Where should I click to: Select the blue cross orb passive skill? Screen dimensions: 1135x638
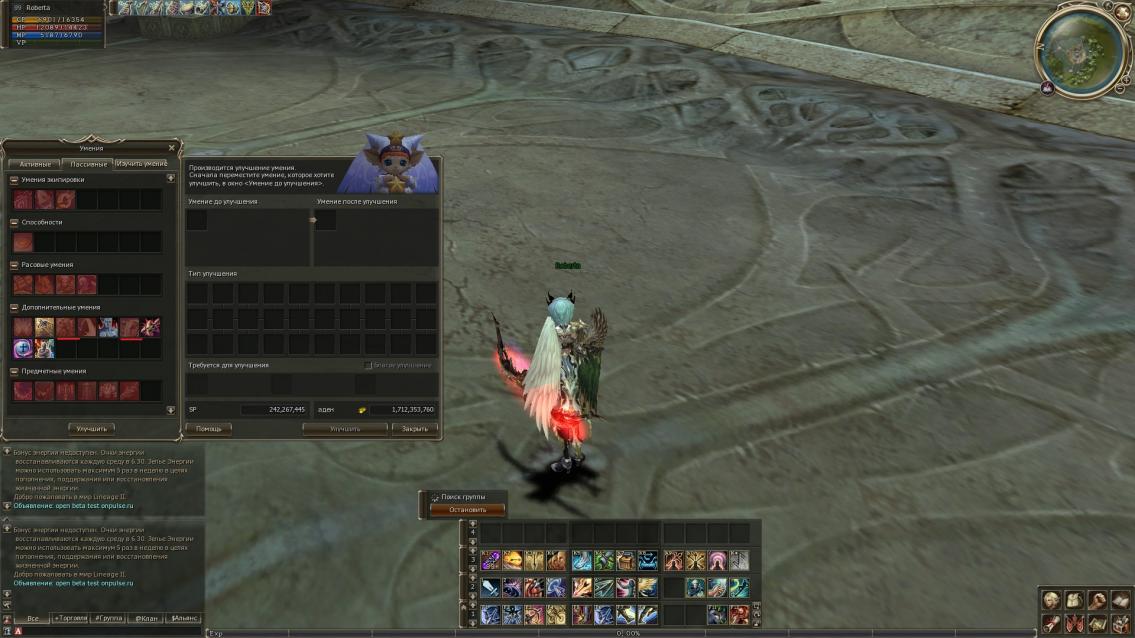click(23, 348)
